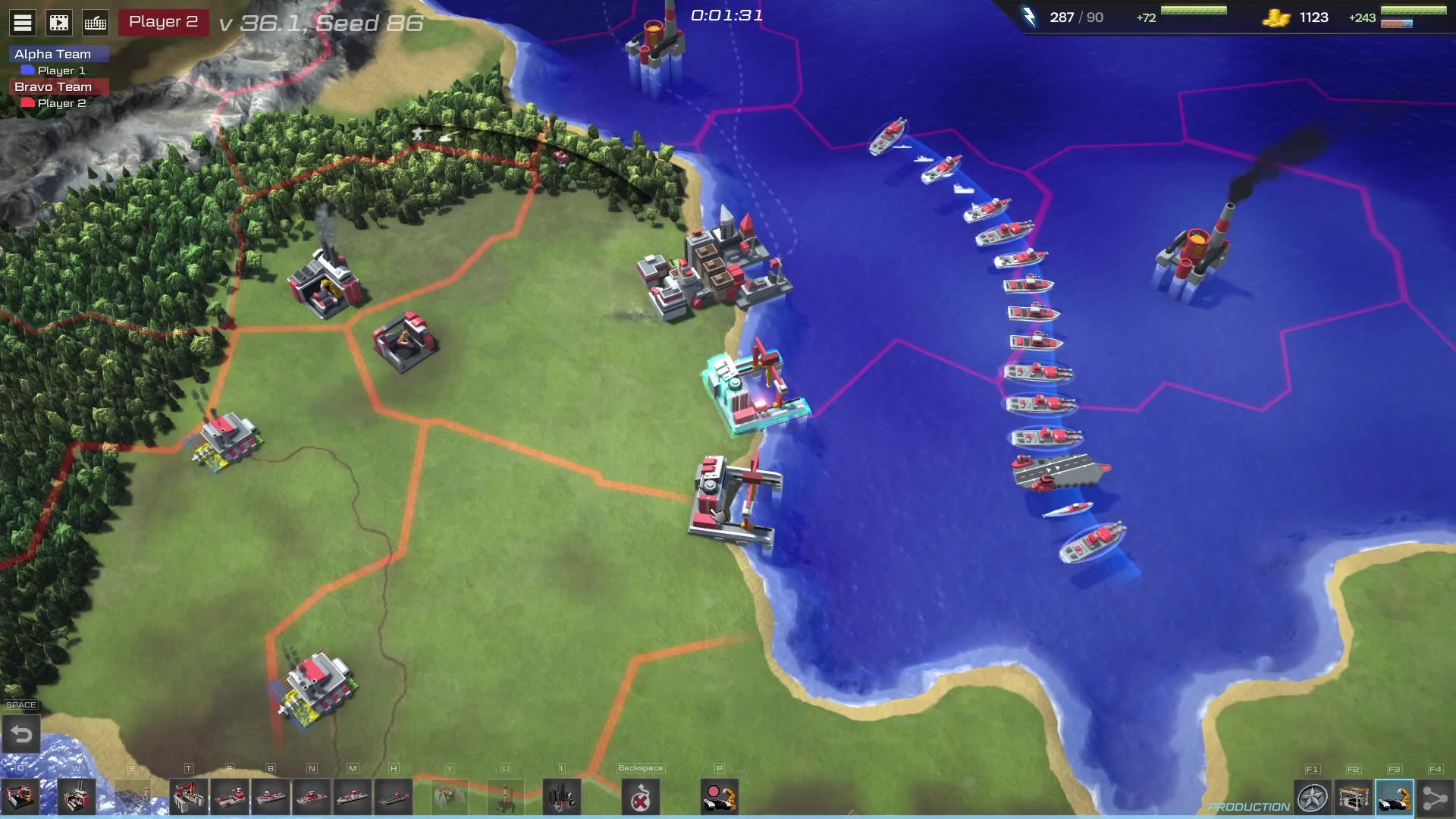Select Player 2 in the Bravo Team list
The image size is (1456, 819).
point(61,103)
